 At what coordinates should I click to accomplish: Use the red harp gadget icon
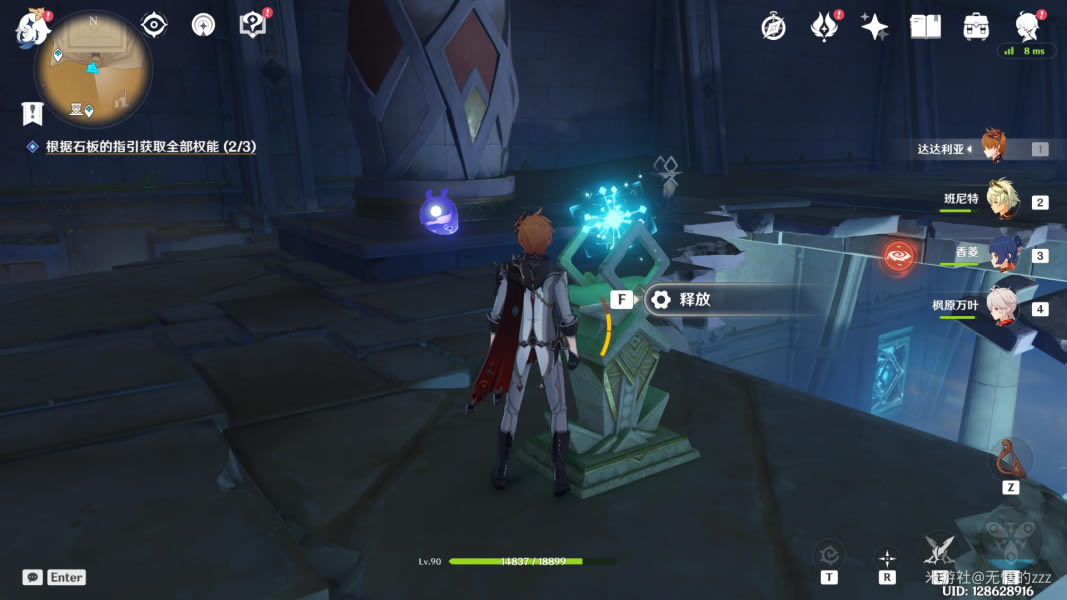click(x=1010, y=459)
